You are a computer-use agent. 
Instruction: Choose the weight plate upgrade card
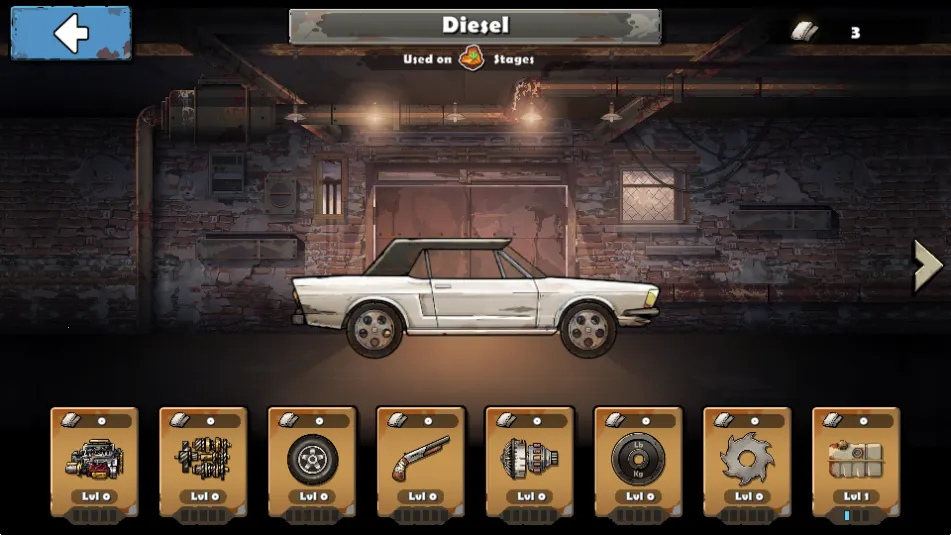pos(638,461)
